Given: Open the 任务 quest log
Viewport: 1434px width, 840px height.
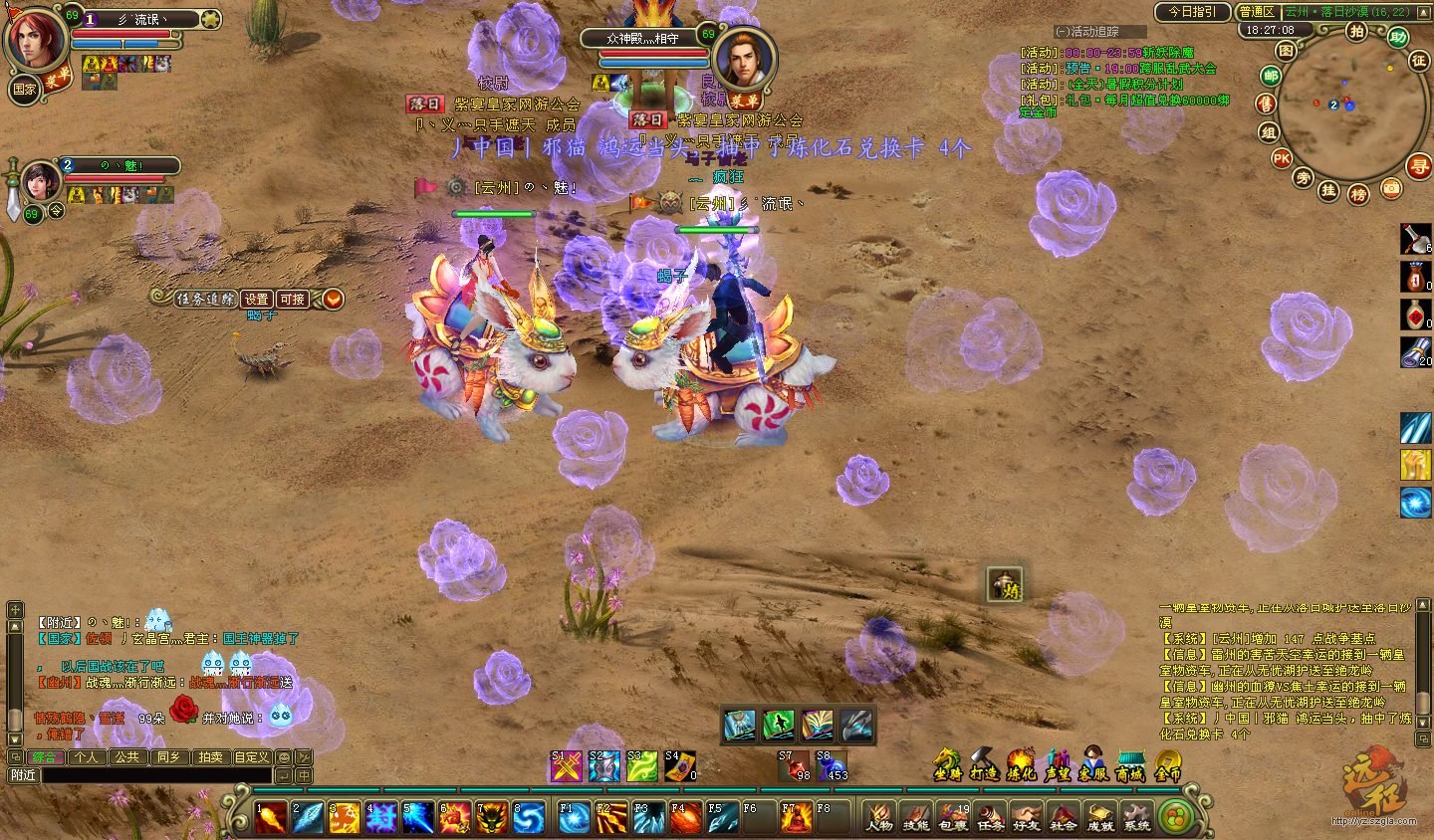Looking at the screenshot, I should tap(989, 817).
